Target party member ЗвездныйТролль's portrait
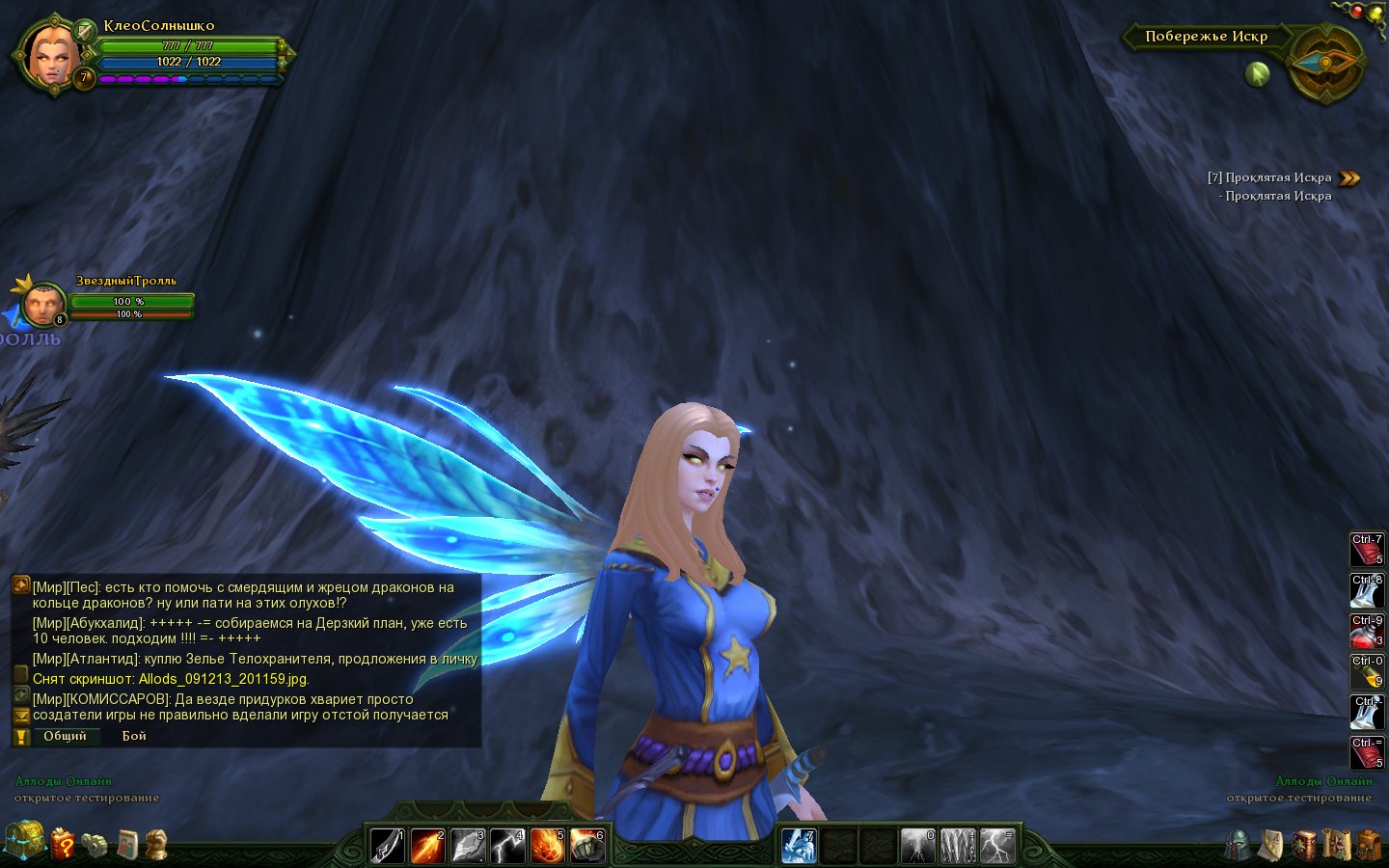 [41, 305]
